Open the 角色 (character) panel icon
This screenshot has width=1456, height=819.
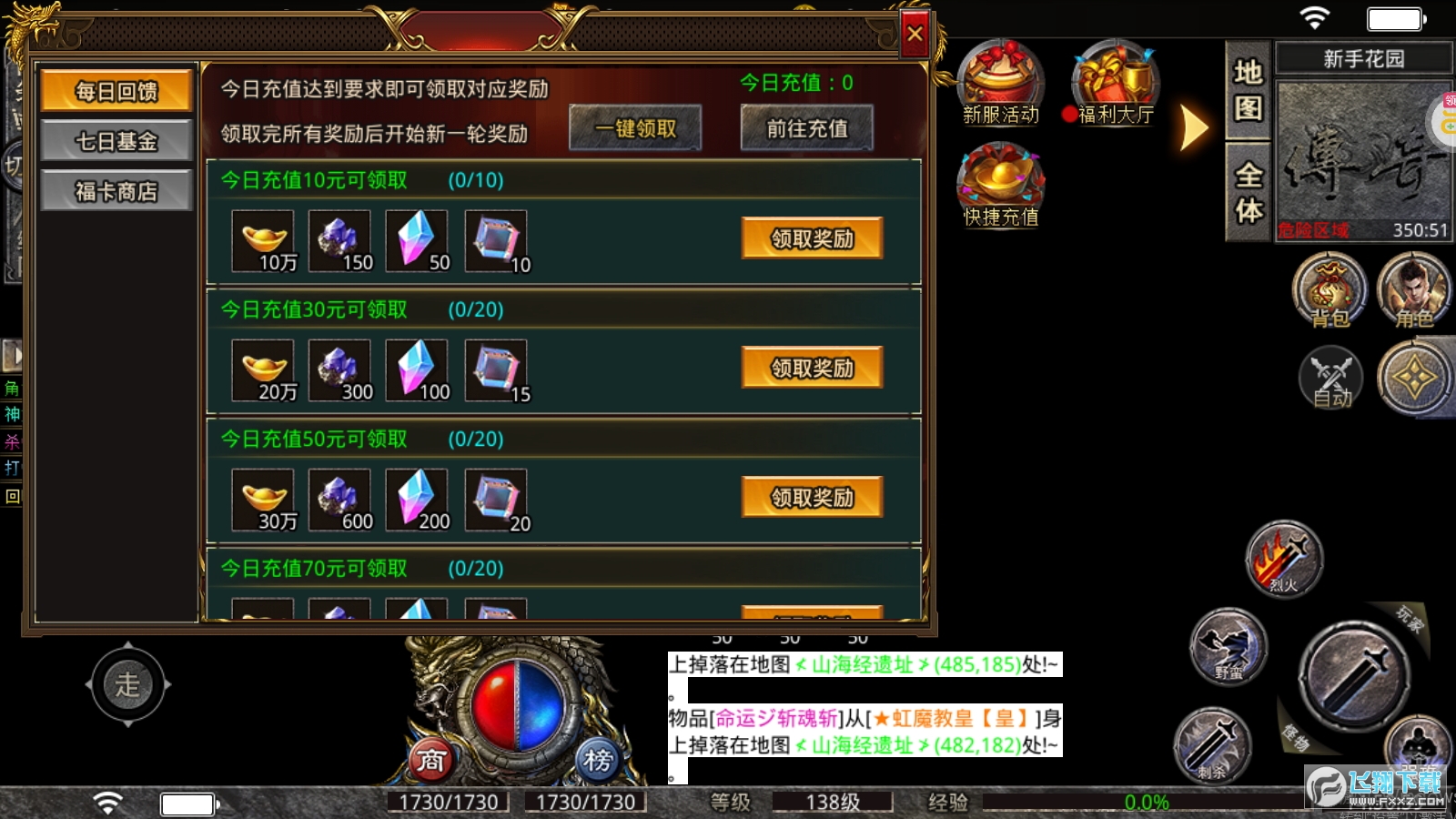(x=1412, y=289)
